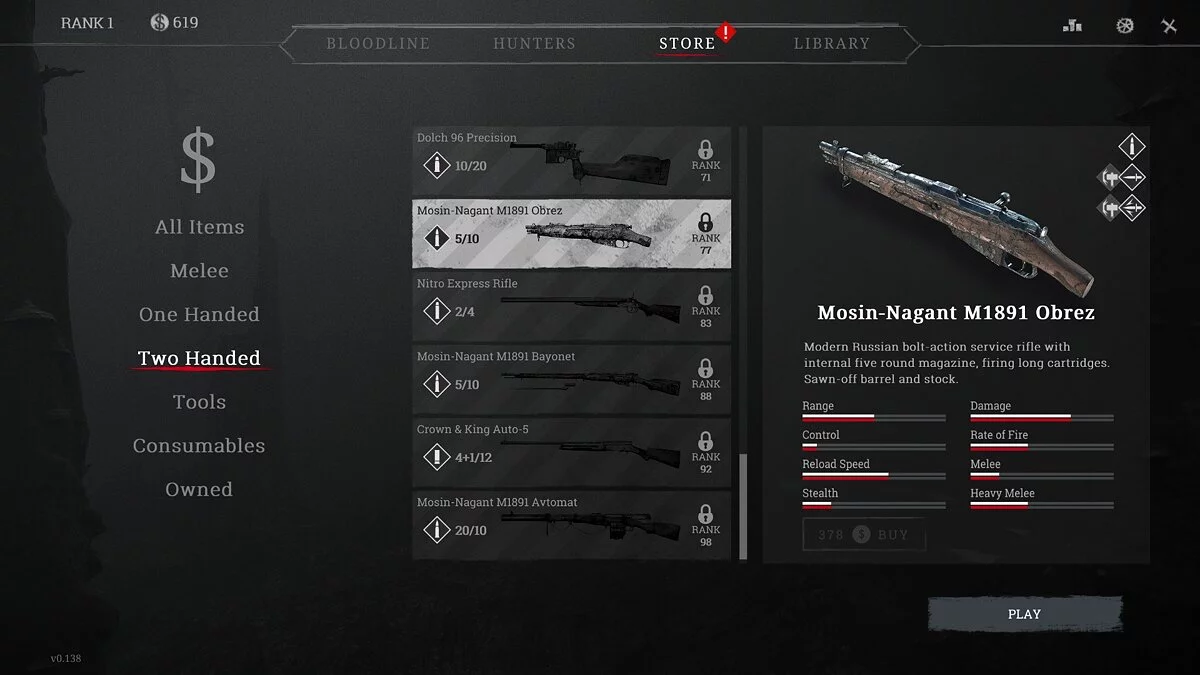This screenshot has width=1200, height=675.
Task: Select the Store tab
Action: tap(687, 44)
